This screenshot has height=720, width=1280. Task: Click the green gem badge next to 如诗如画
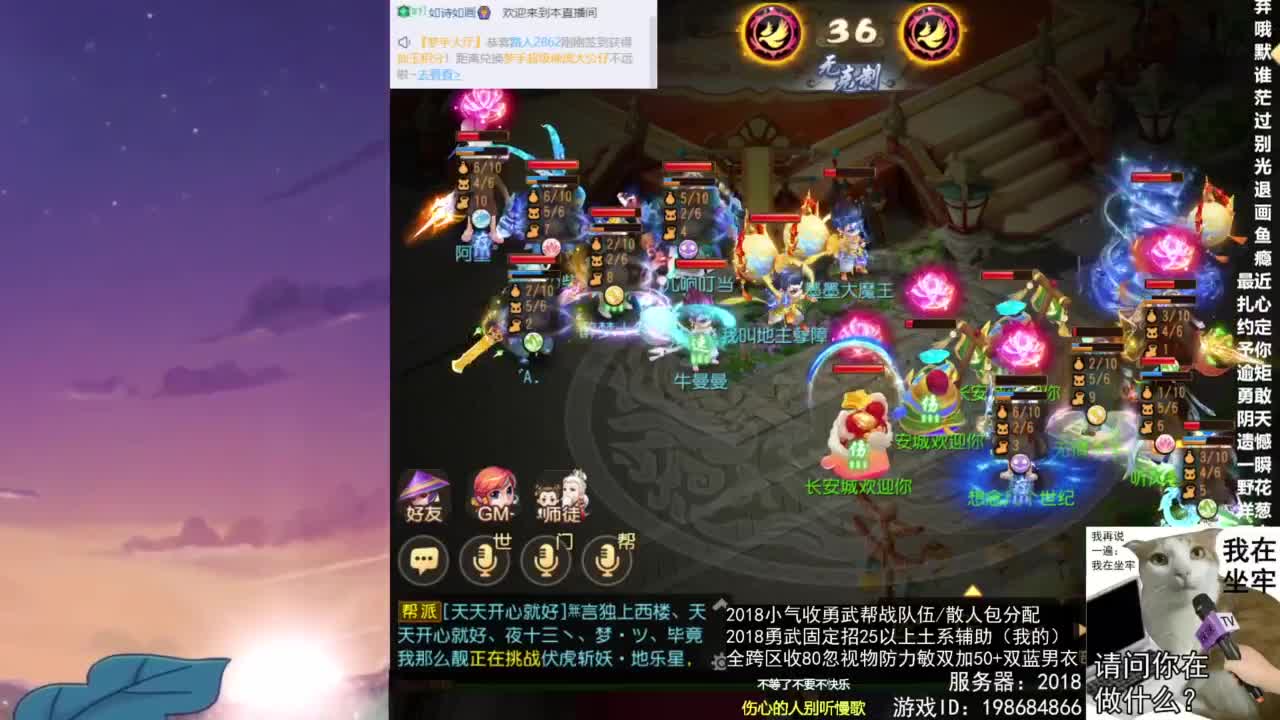[404, 13]
